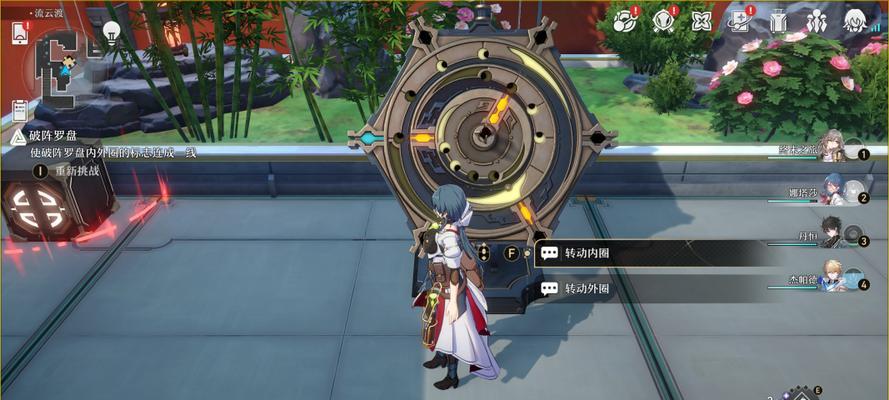
Task: Open the minimap of 流云渡
Action: (x=62, y=66)
